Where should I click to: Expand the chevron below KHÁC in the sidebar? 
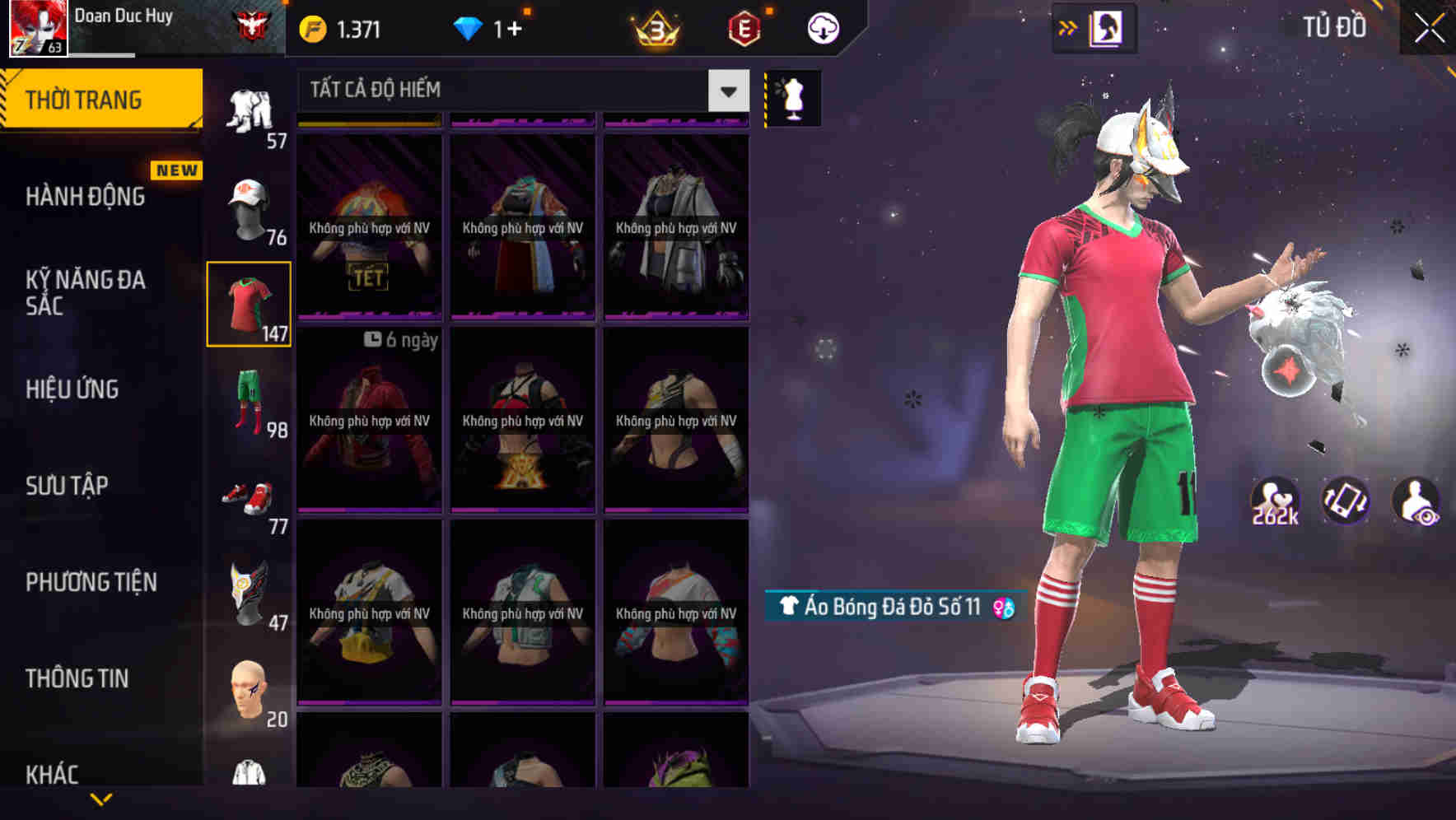(100, 799)
